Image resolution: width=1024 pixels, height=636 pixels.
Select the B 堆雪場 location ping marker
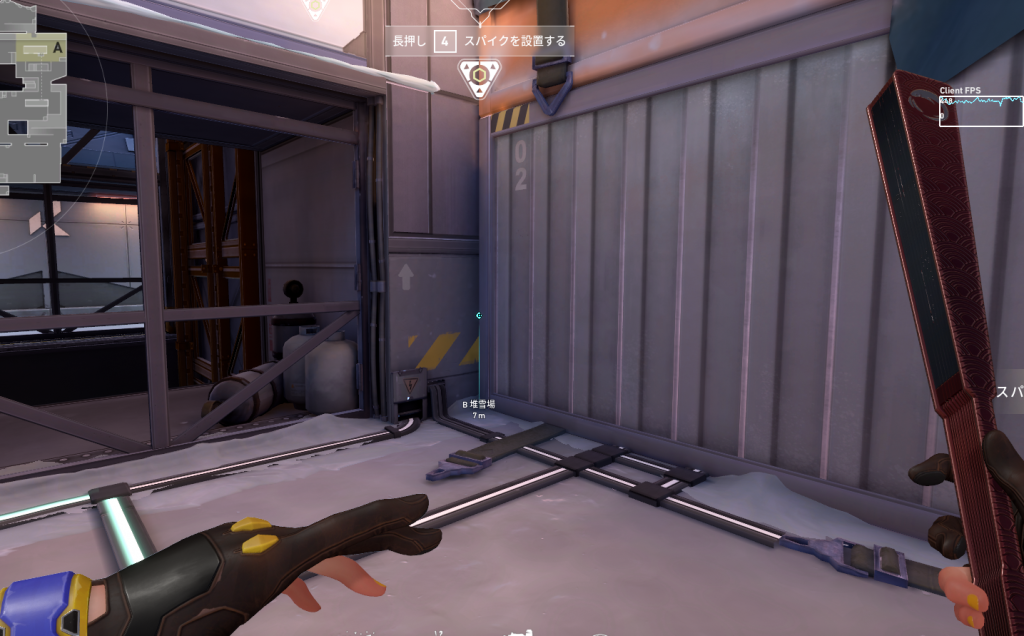click(x=478, y=408)
